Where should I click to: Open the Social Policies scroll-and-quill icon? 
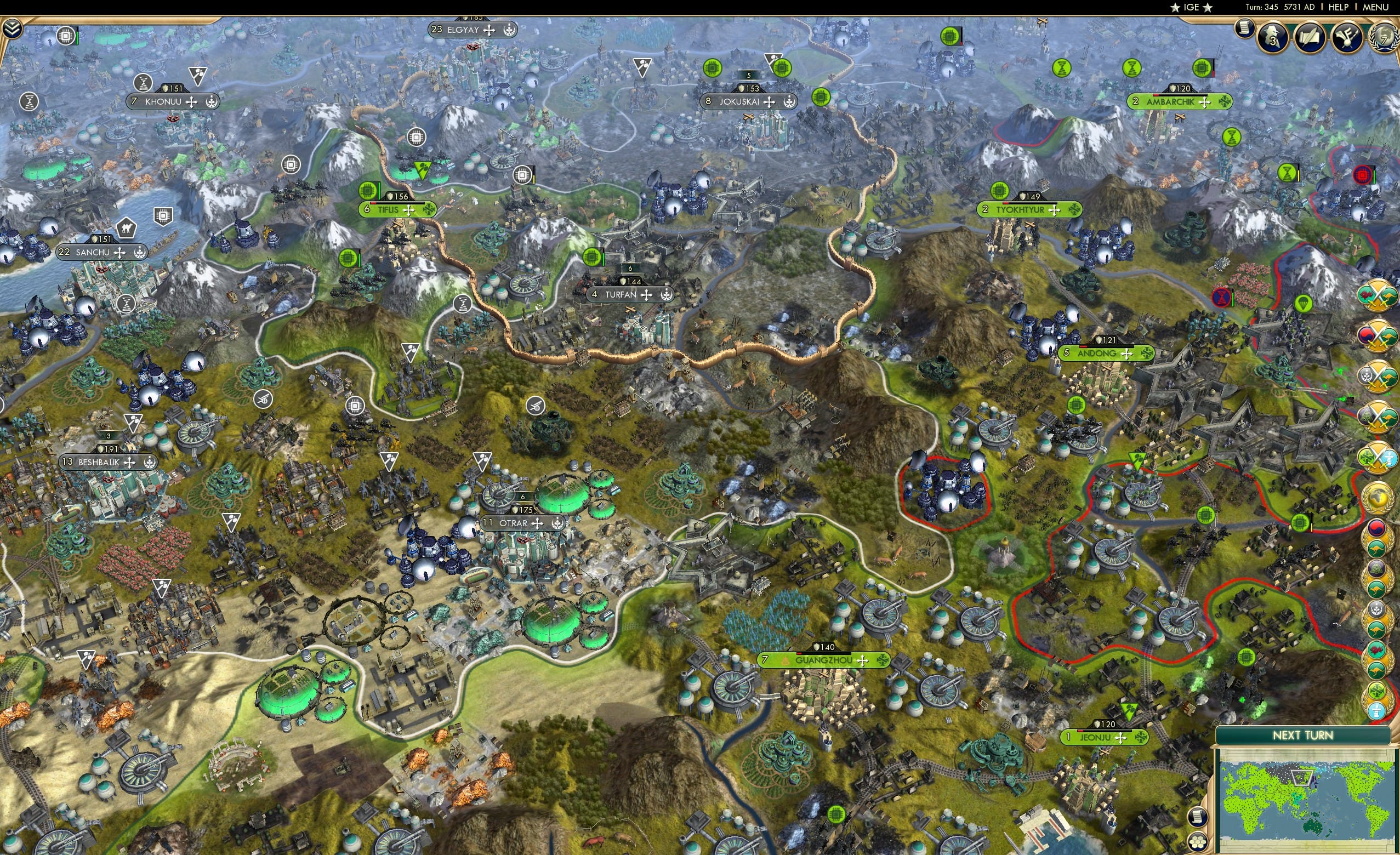pyautogui.click(x=1310, y=38)
